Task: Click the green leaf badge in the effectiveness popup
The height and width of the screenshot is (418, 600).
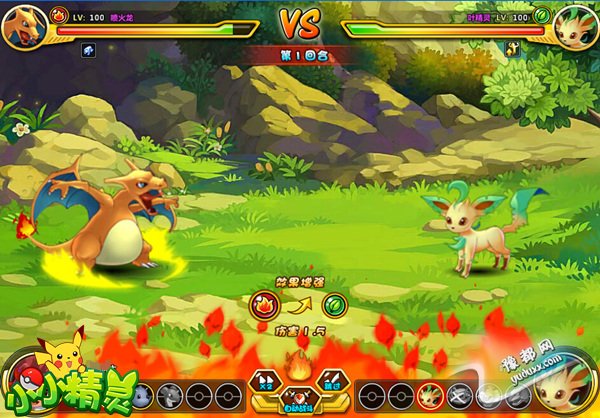Action: pos(334,305)
